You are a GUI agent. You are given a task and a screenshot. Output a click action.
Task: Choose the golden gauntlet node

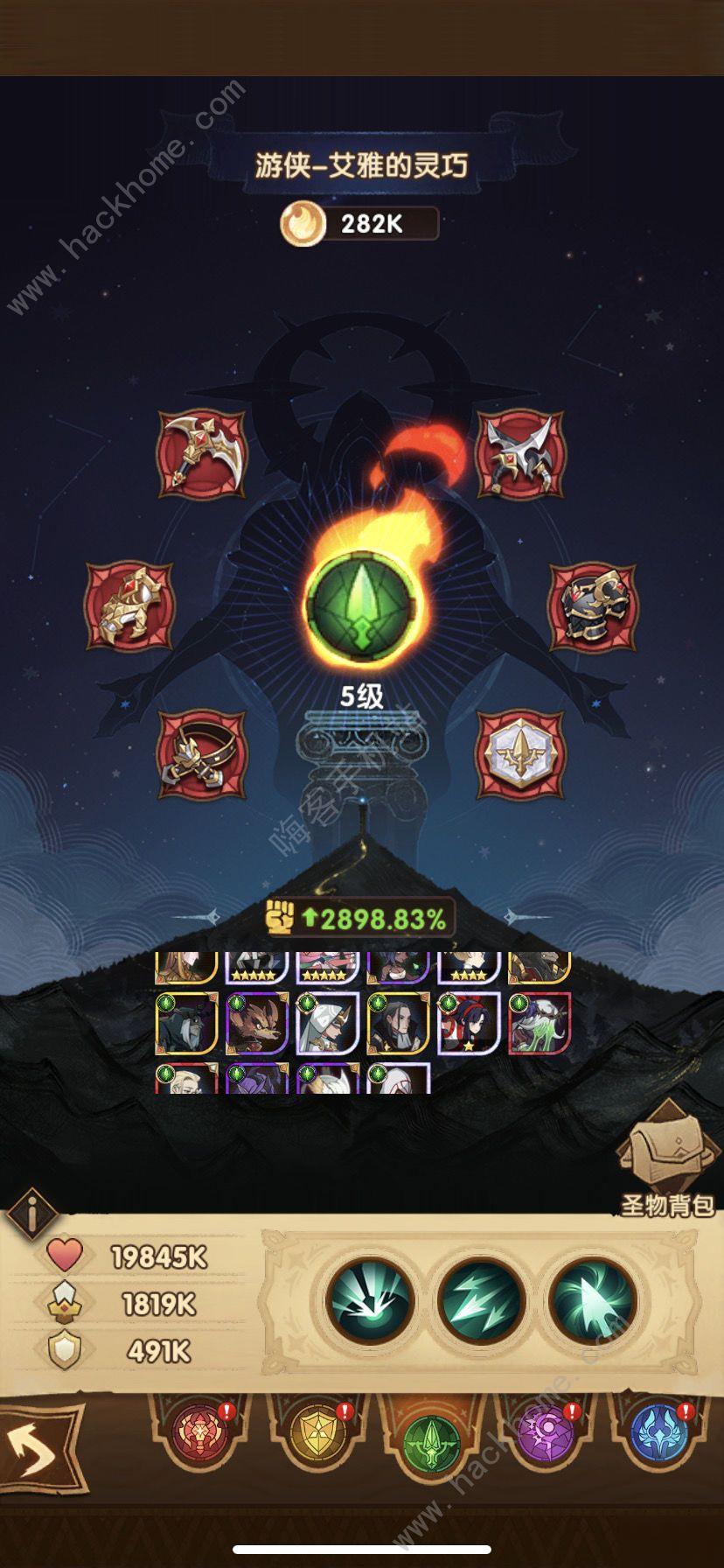(x=129, y=605)
